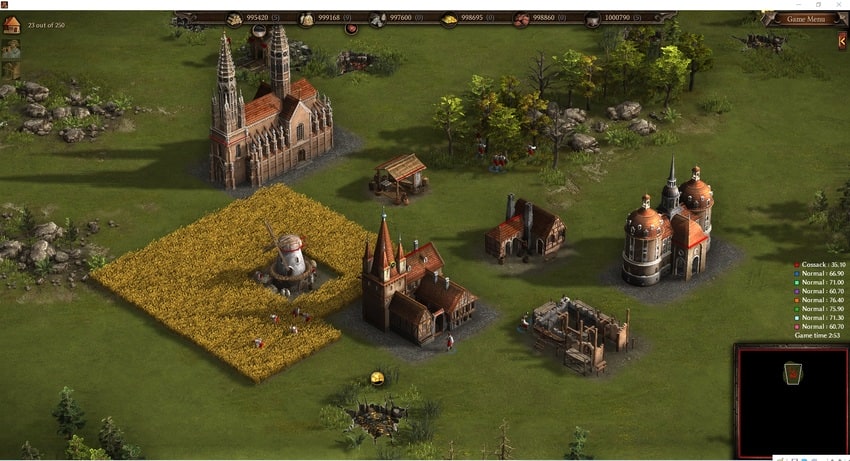
Task: Select the house icon showing population
Action: click(x=11, y=25)
